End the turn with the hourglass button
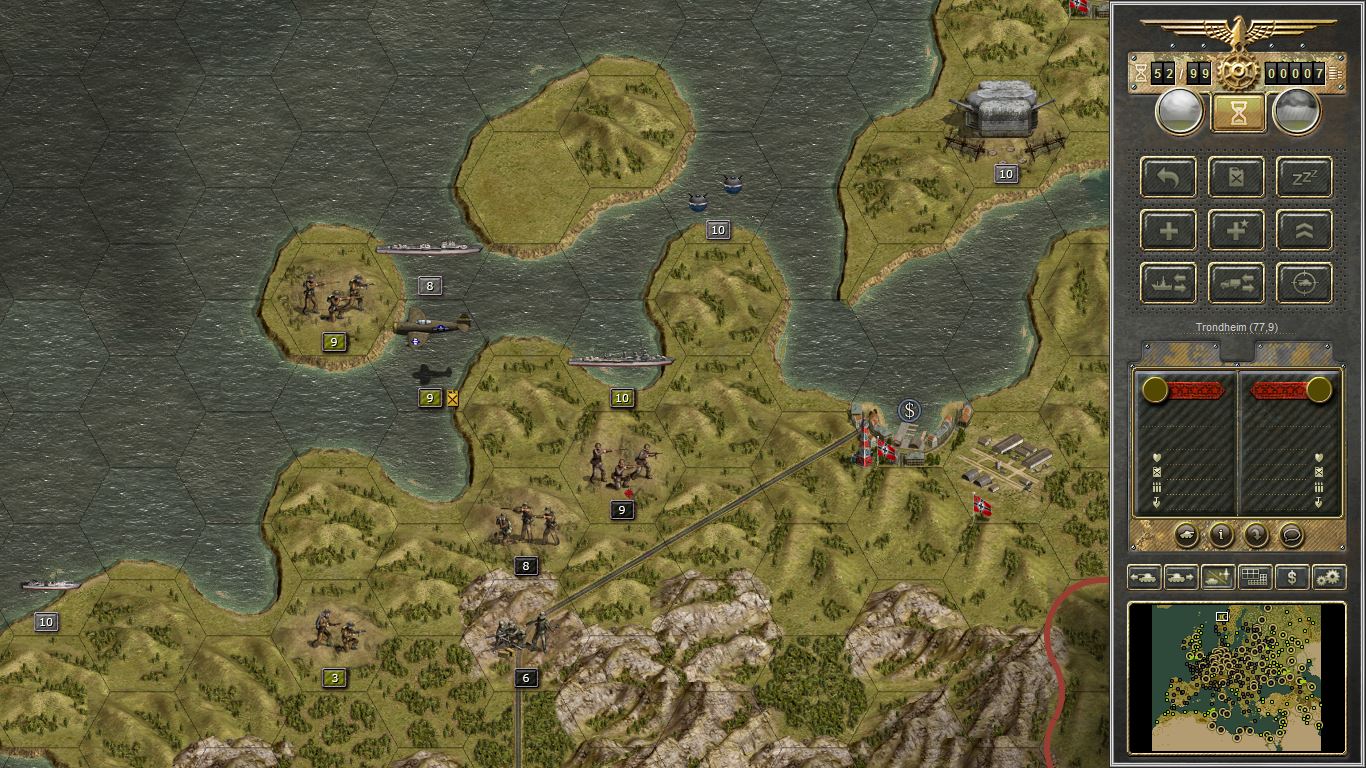The image size is (1366, 768). pos(1238,112)
